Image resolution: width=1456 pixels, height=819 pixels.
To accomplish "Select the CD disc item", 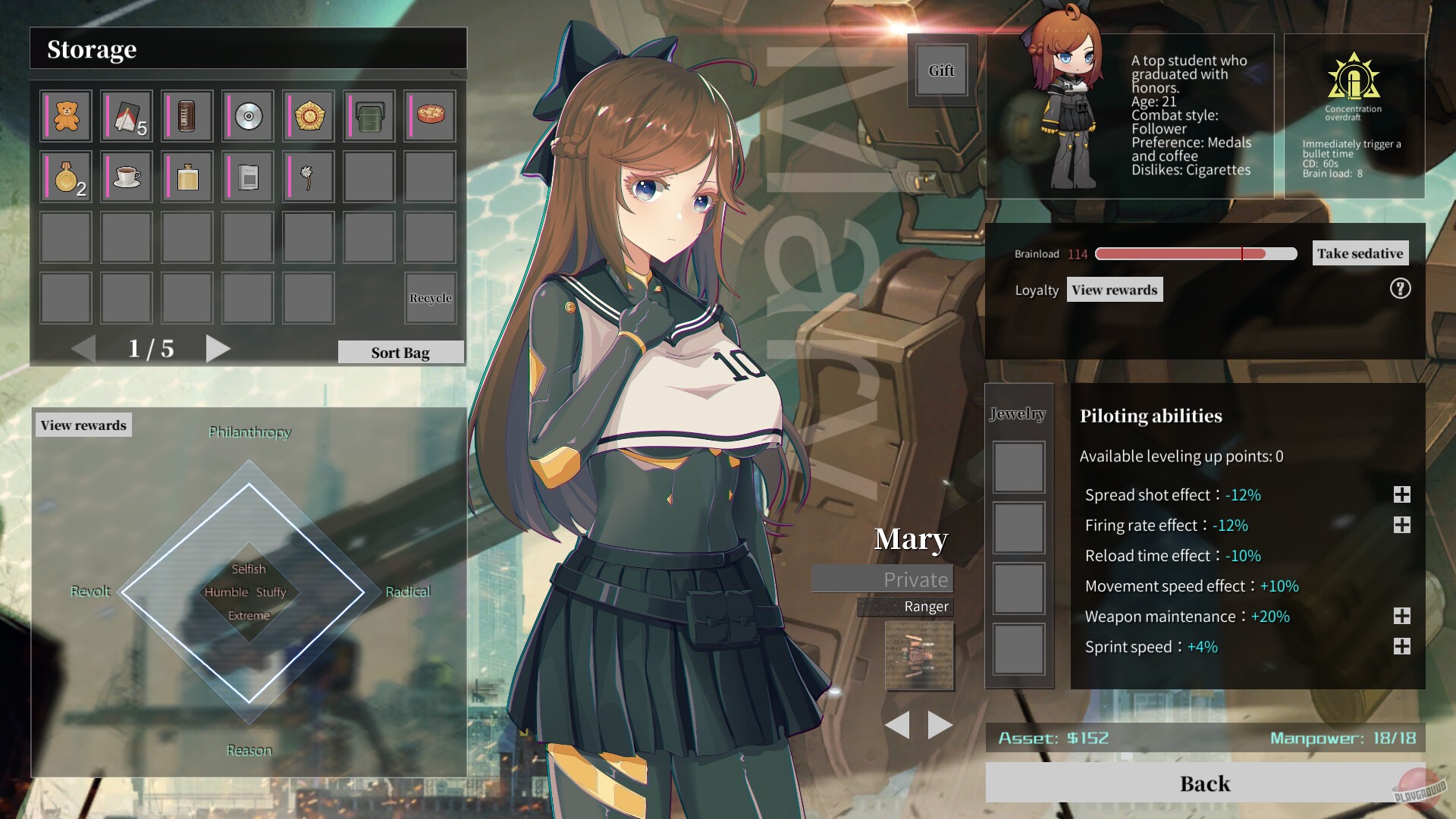I will pos(247,115).
